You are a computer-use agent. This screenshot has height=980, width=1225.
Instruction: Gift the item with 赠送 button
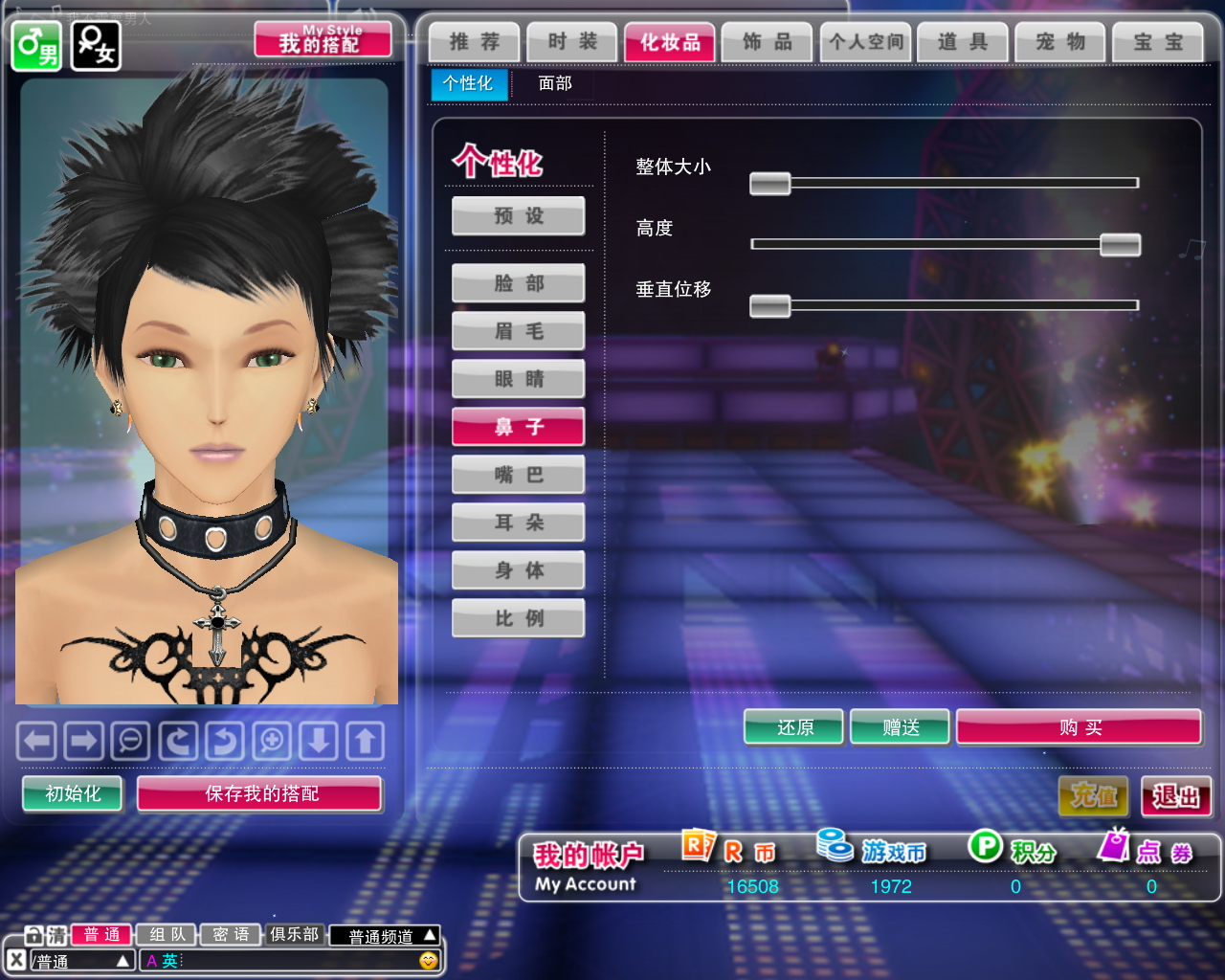coord(900,727)
